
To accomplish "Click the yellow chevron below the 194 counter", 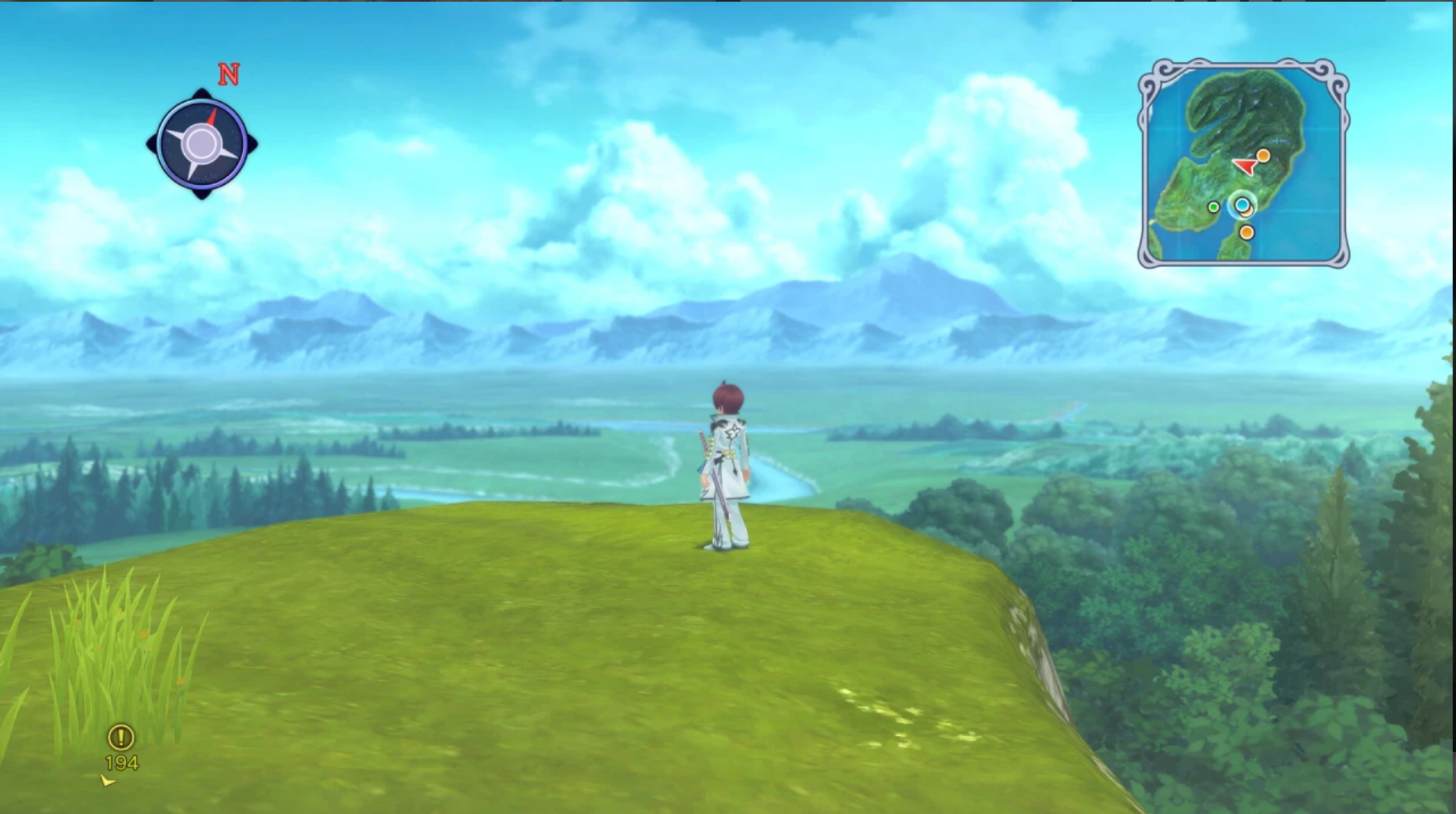I will (x=106, y=780).
